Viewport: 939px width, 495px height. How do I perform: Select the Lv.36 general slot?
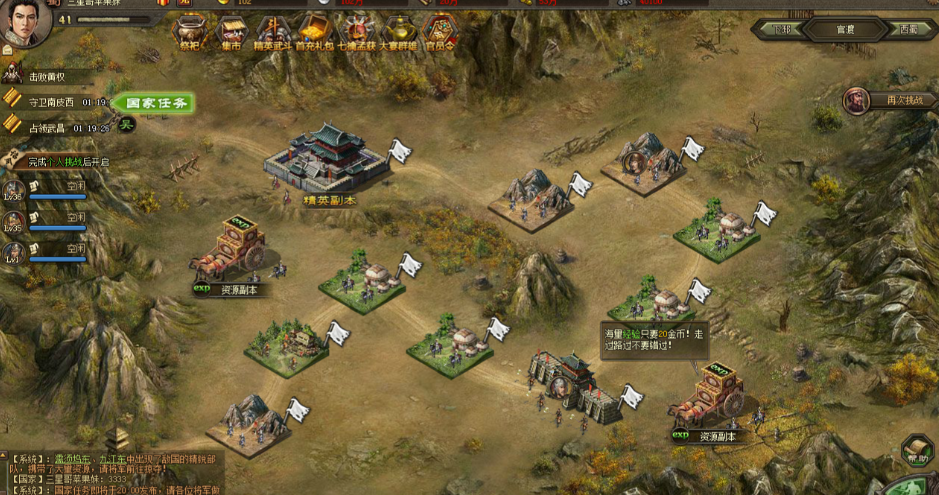tap(14, 190)
